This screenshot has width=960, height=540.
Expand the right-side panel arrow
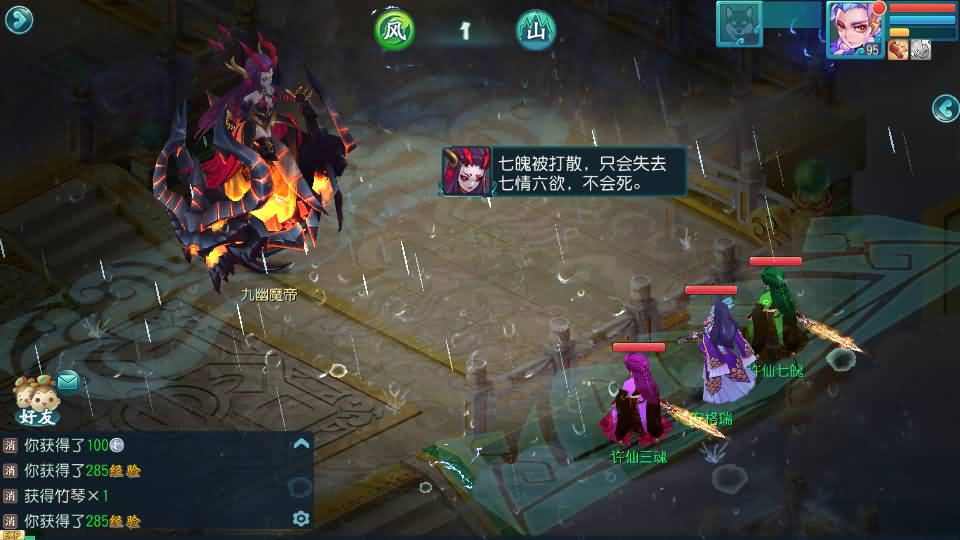(945, 107)
